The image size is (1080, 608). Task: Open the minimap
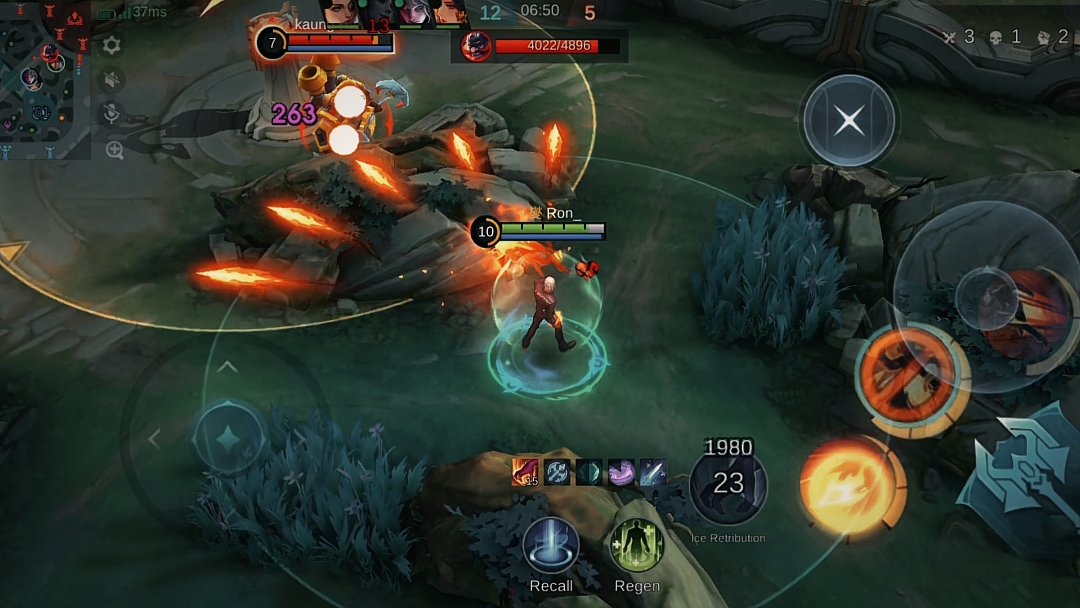pos(45,80)
